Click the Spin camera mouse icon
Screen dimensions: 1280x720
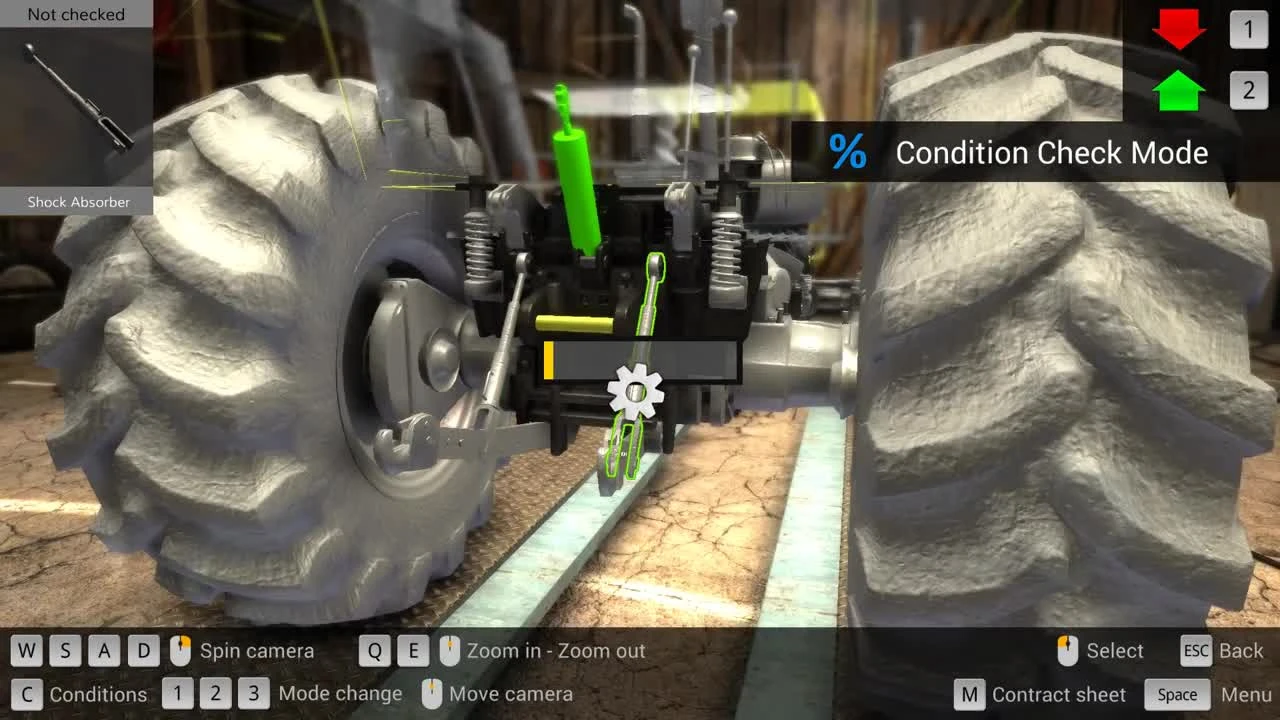coord(180,650)
